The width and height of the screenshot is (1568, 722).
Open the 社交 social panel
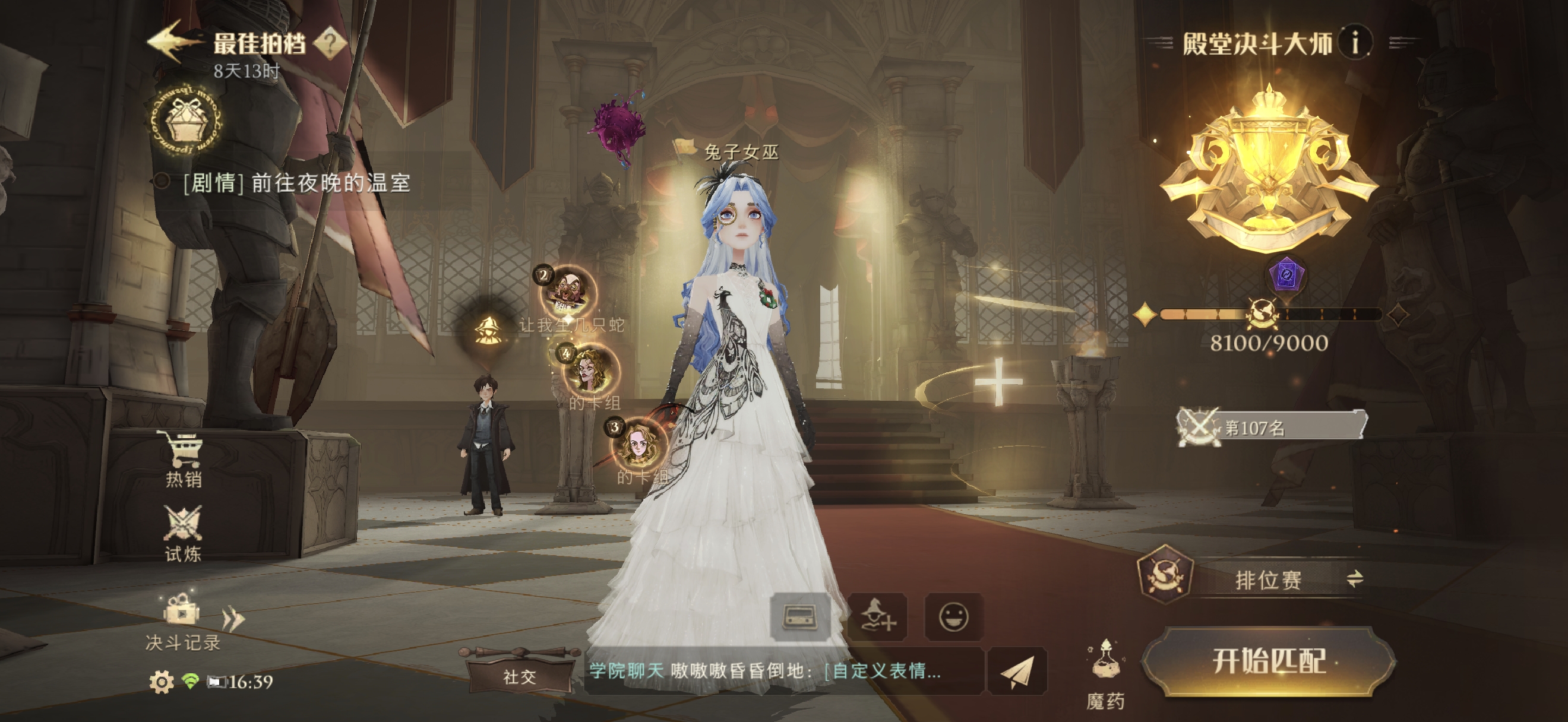(x=519, y=676)
